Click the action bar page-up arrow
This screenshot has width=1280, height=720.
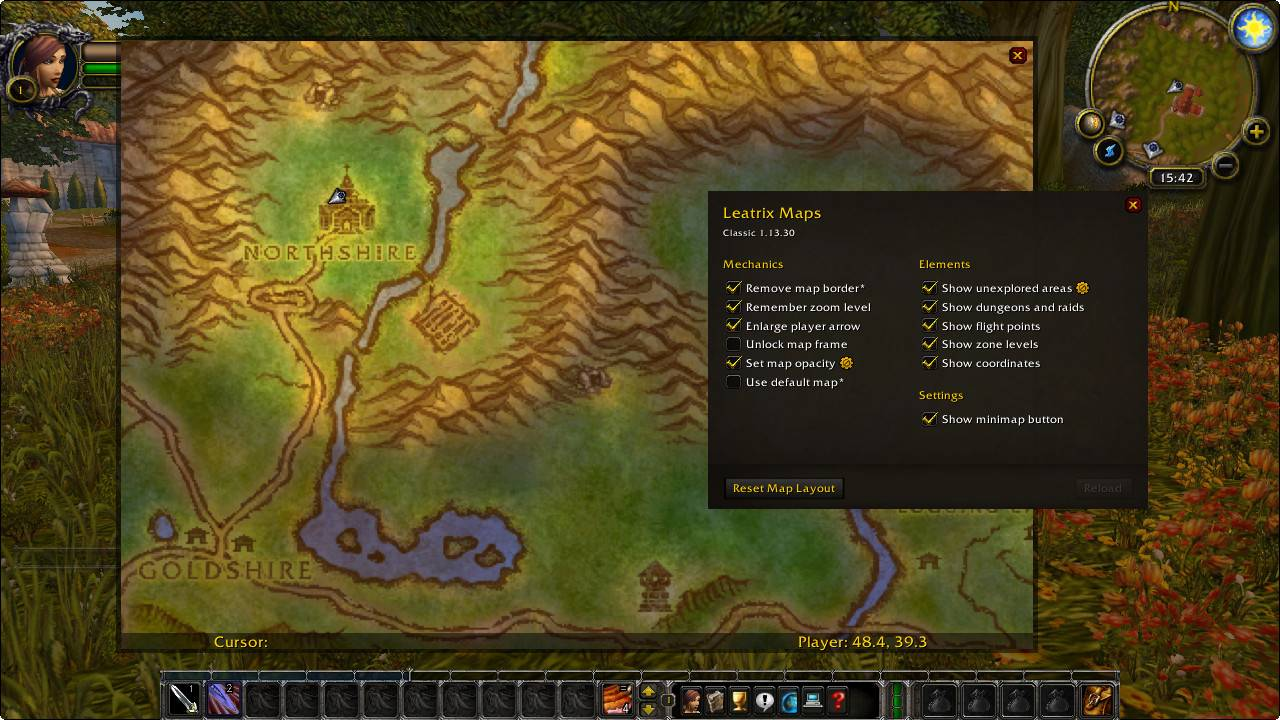(649, 691)
